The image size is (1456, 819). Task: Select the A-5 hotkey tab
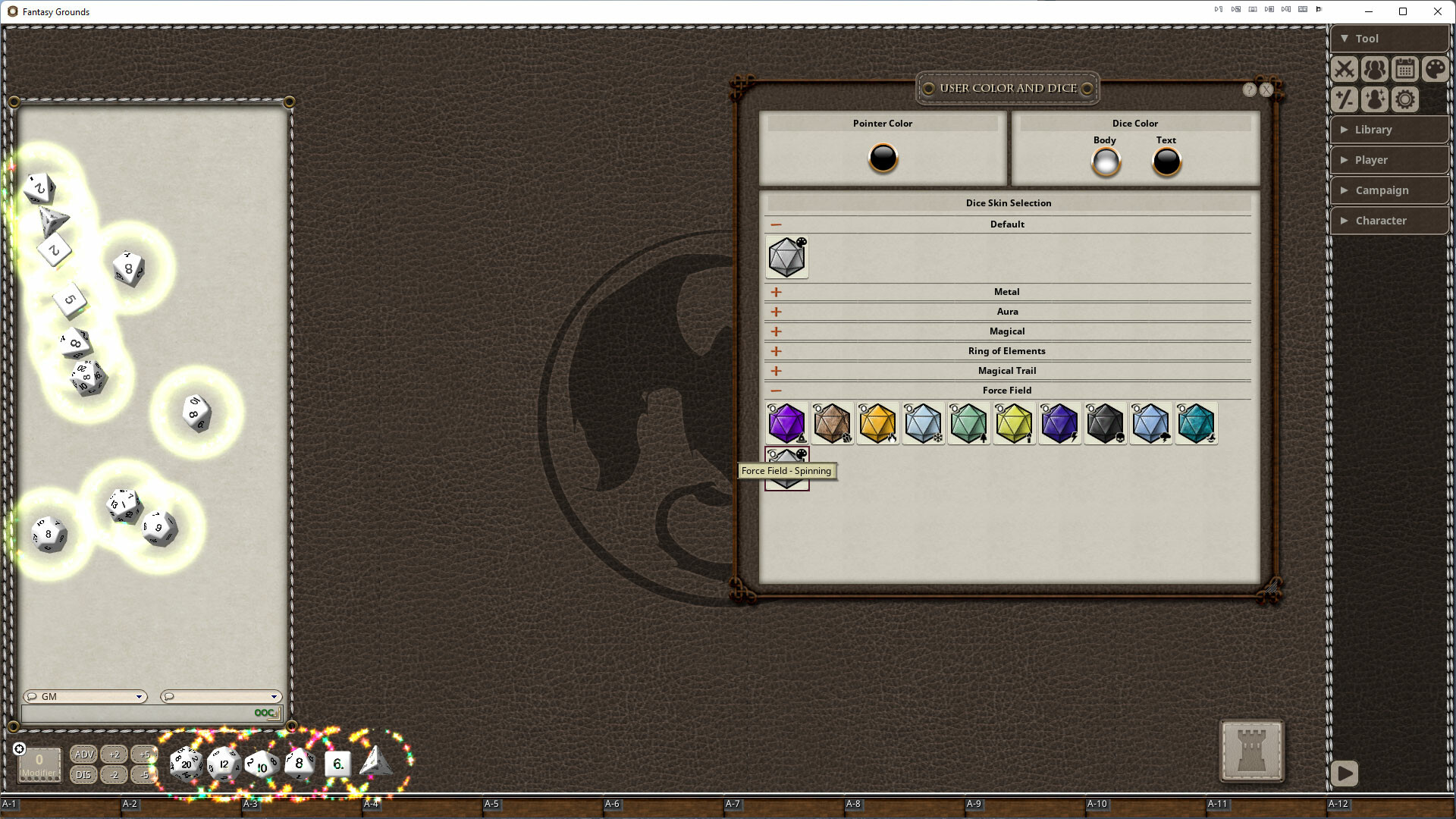coord(492,804)
